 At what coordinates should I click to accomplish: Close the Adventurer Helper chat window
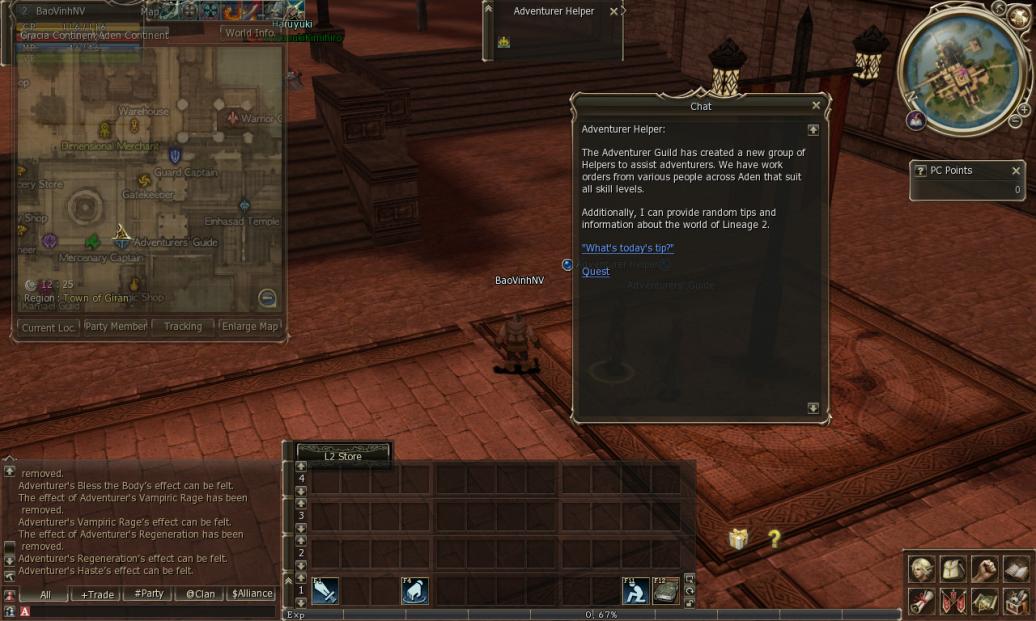pyautogui.click(x=816, y=106)
